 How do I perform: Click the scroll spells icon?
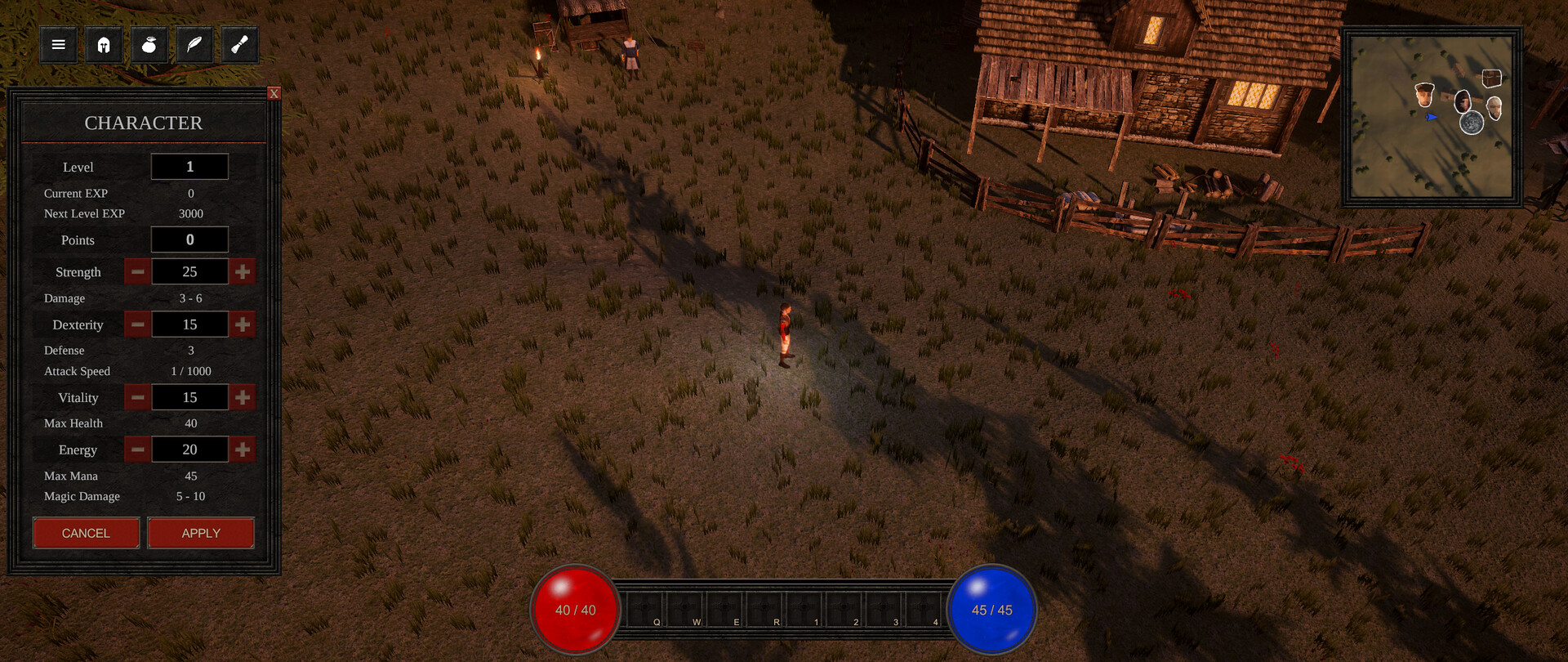[238, 44]
